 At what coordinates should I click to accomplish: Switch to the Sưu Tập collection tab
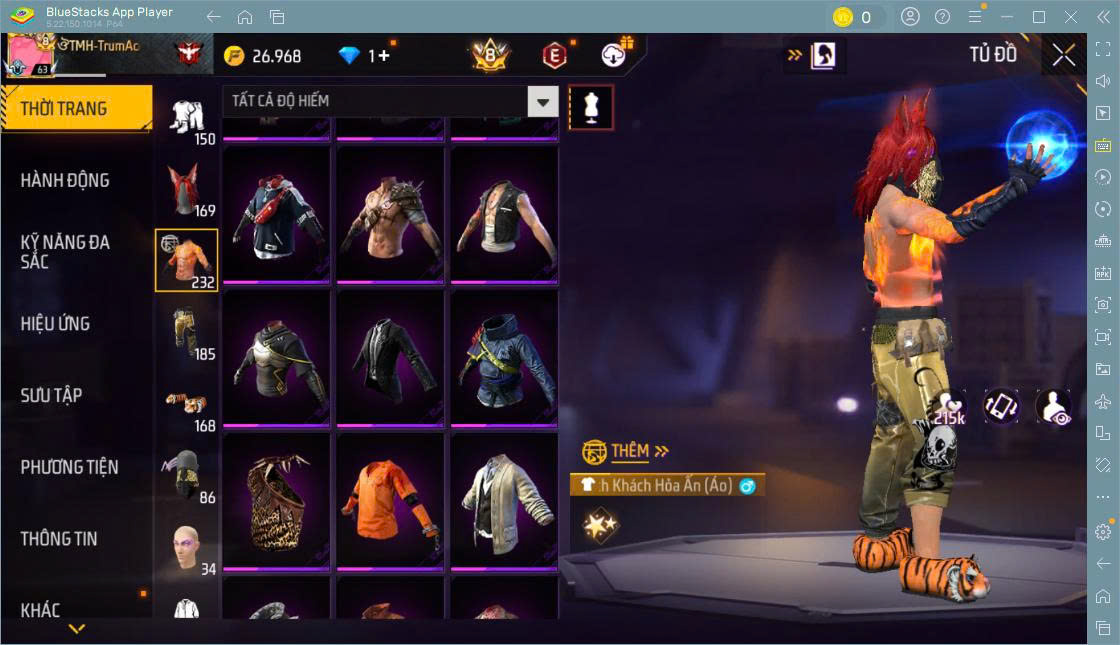(x=52, y=396)
